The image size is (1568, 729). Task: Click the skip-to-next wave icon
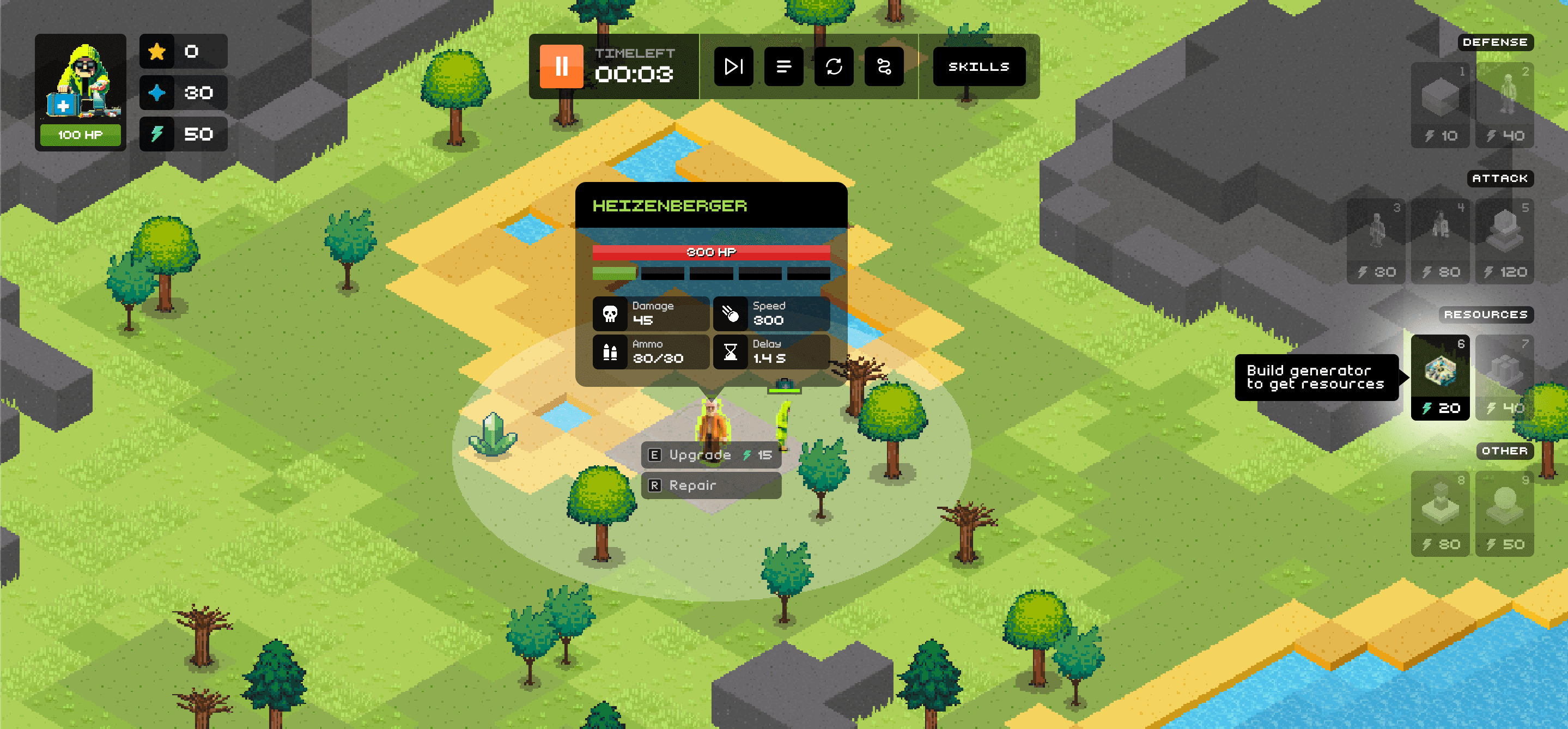pyautogui.click(x=733, y=66)
